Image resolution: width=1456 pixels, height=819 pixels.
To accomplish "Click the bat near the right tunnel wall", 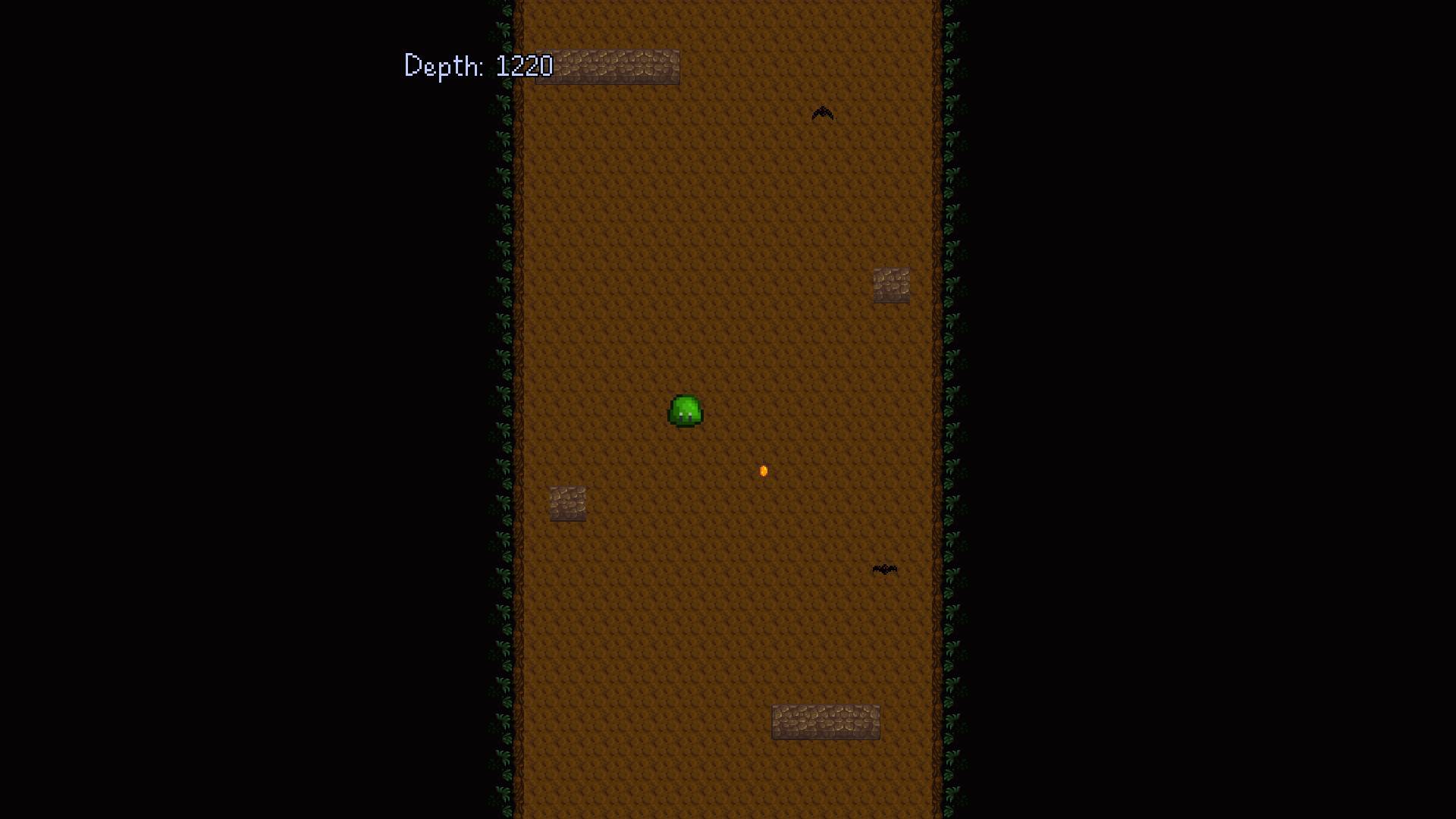I will tap(883, 569).
